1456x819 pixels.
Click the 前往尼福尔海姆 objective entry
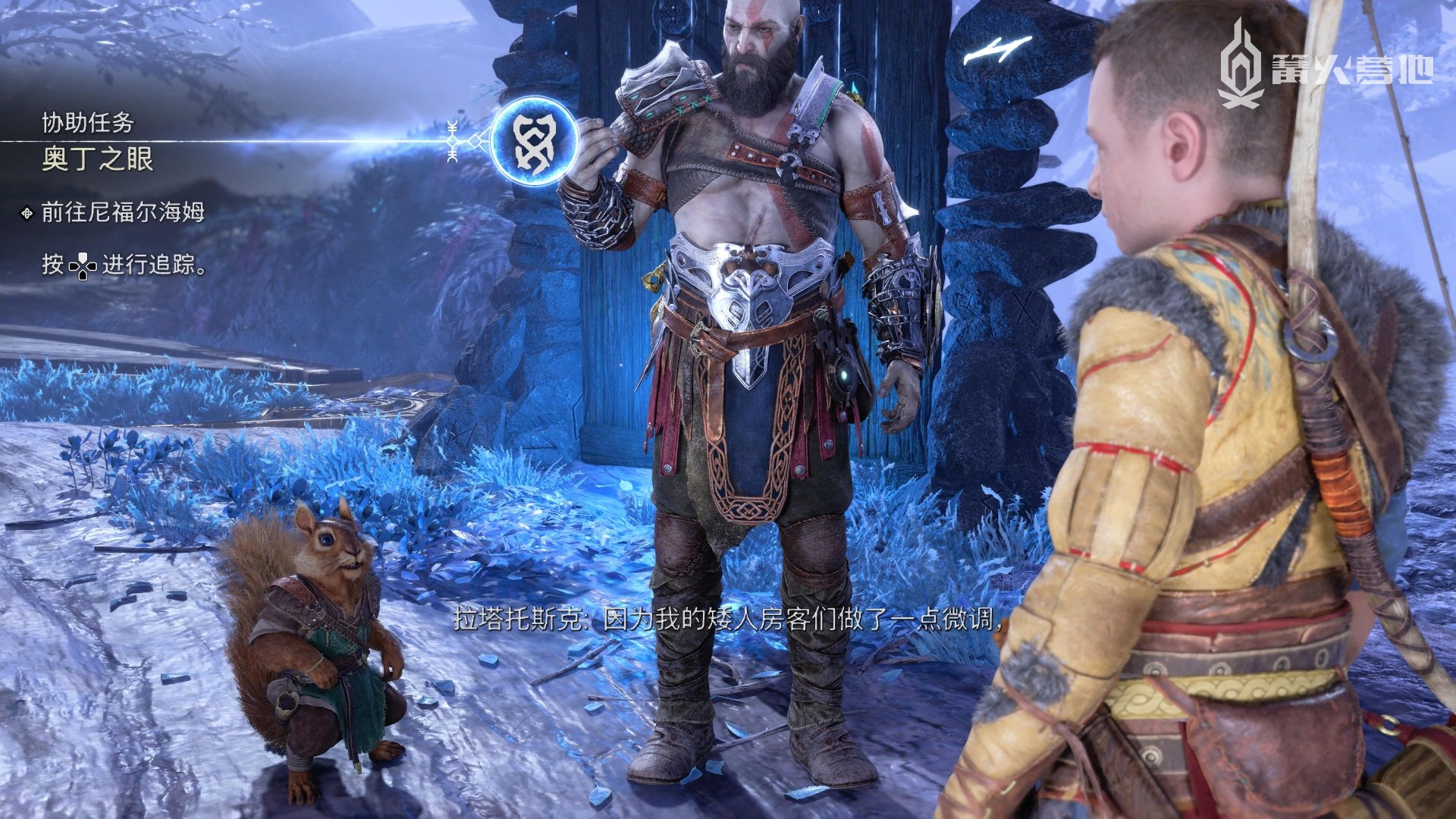(x=123, y=212)
